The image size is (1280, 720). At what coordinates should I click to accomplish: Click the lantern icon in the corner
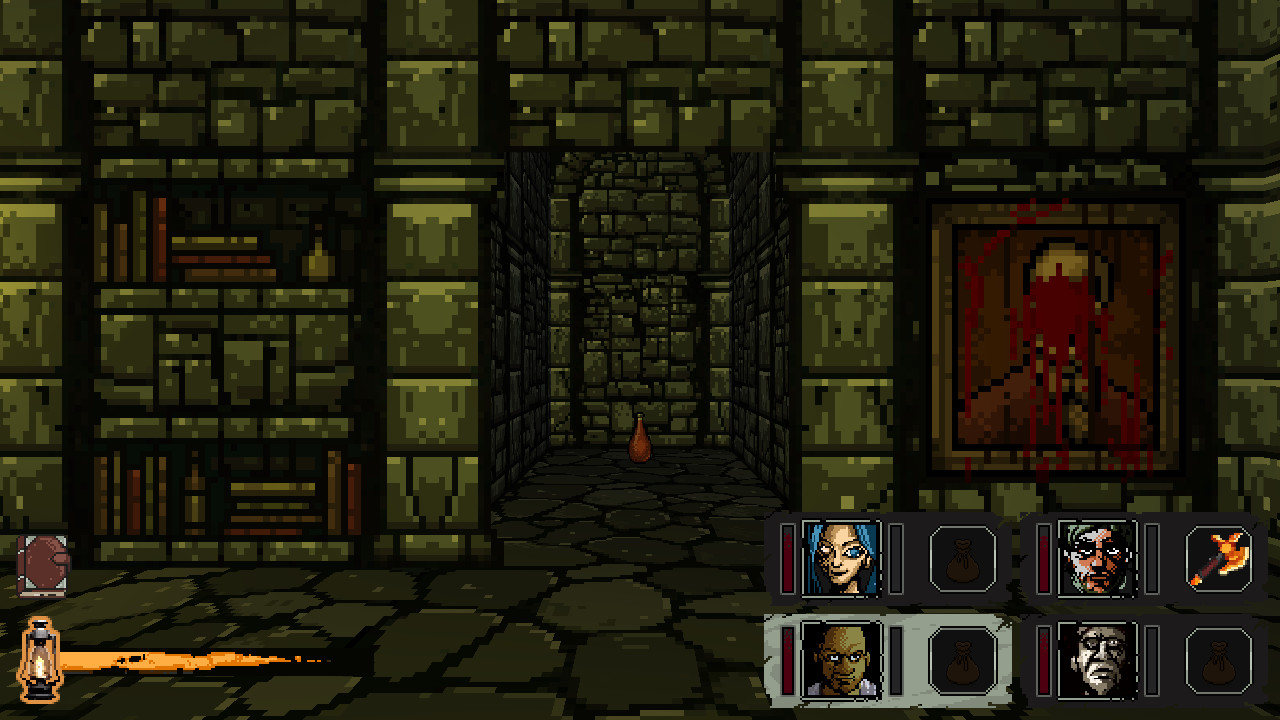(40, 662)
